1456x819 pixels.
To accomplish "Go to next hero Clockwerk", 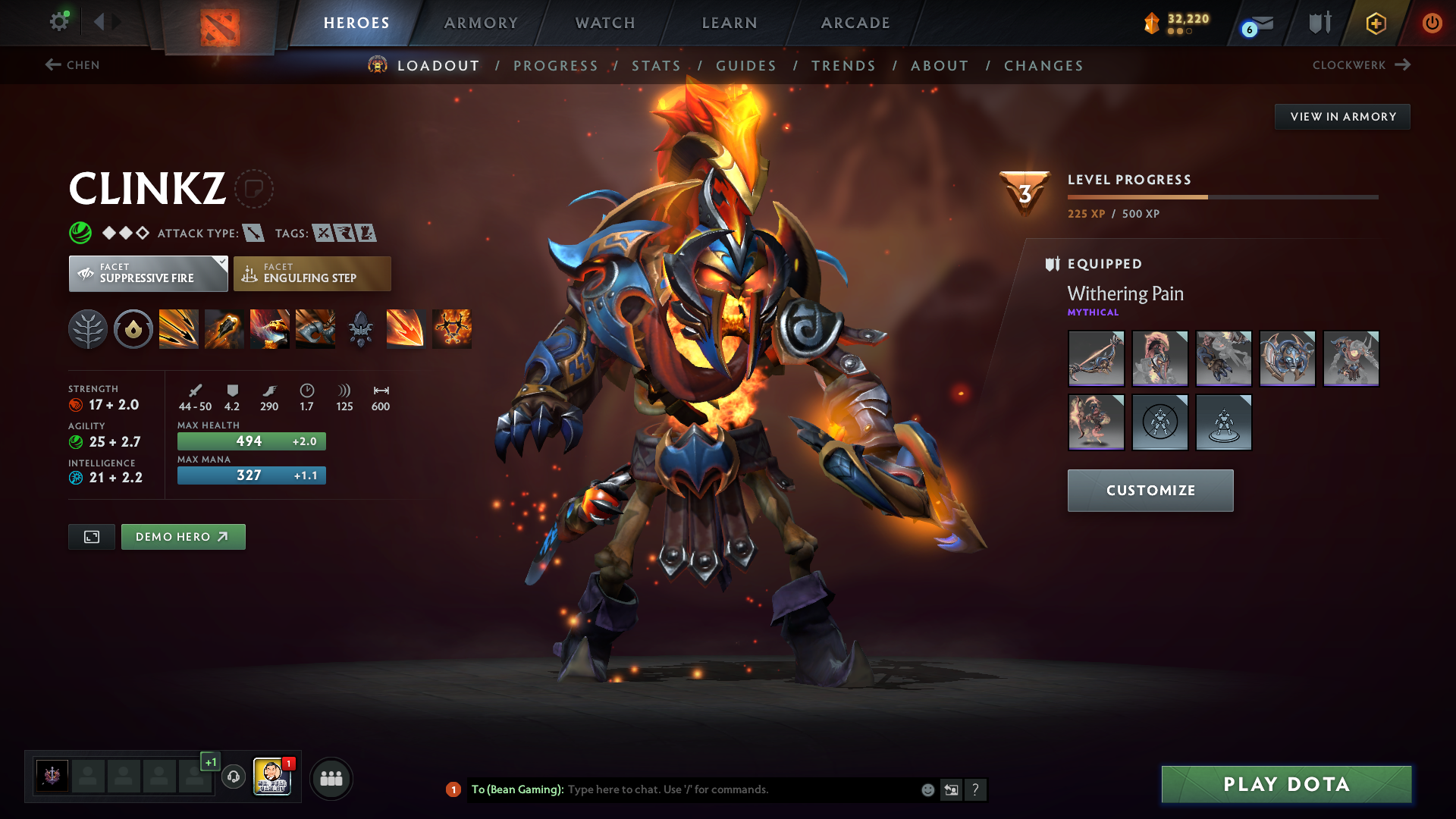I will point(1361,65).
